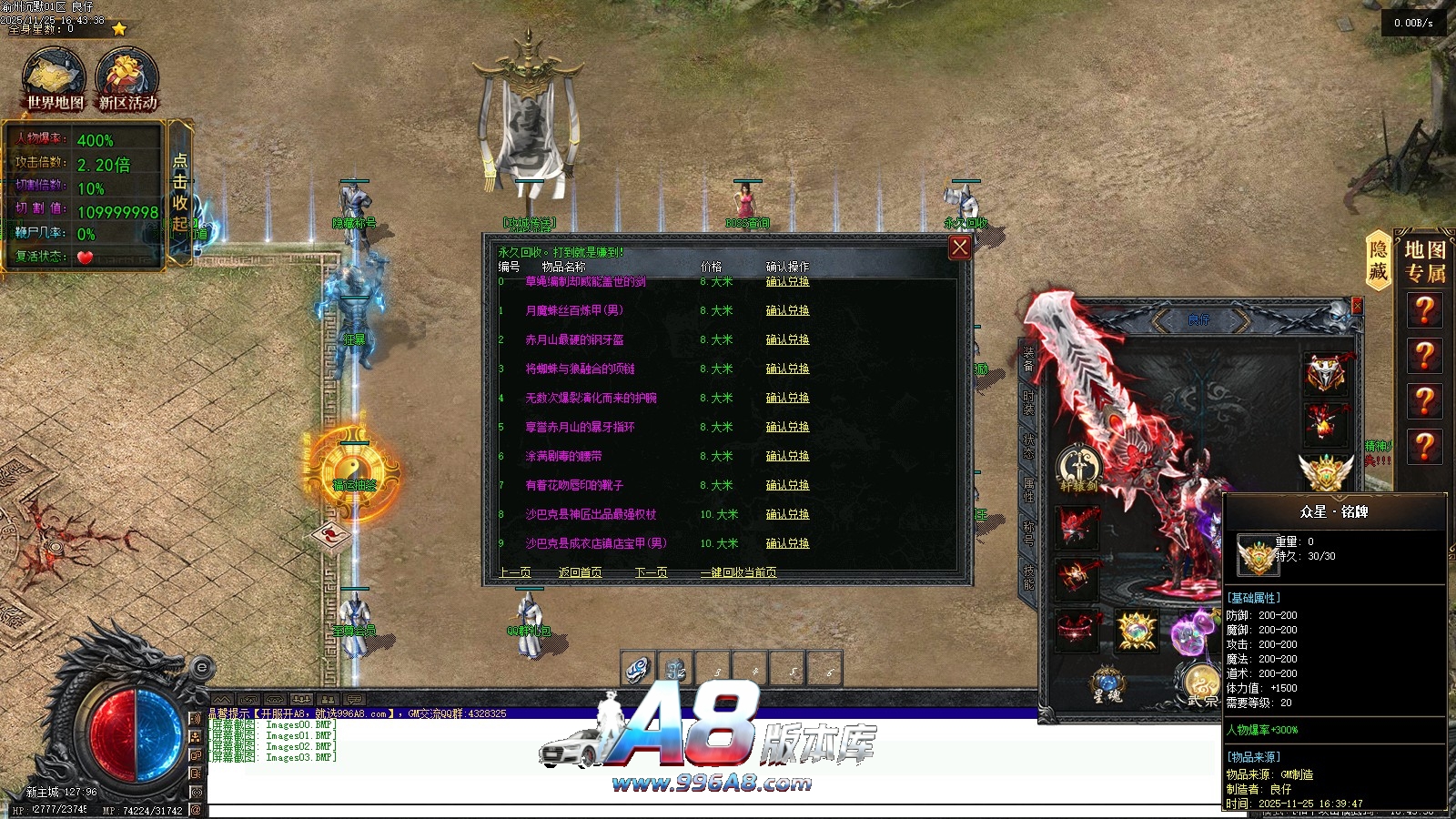The height and width of the screenshot is (819, 1456).
Task: Return to first page with 返回首页
Action: [x=580, y=572]
